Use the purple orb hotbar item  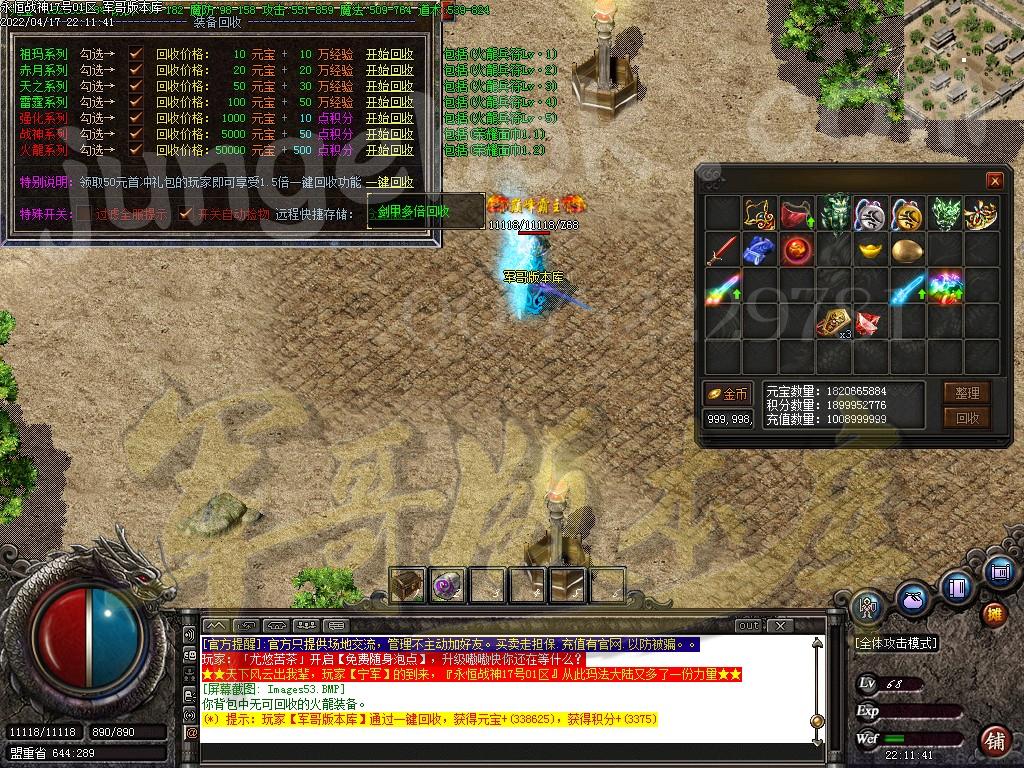click(447, 584)
